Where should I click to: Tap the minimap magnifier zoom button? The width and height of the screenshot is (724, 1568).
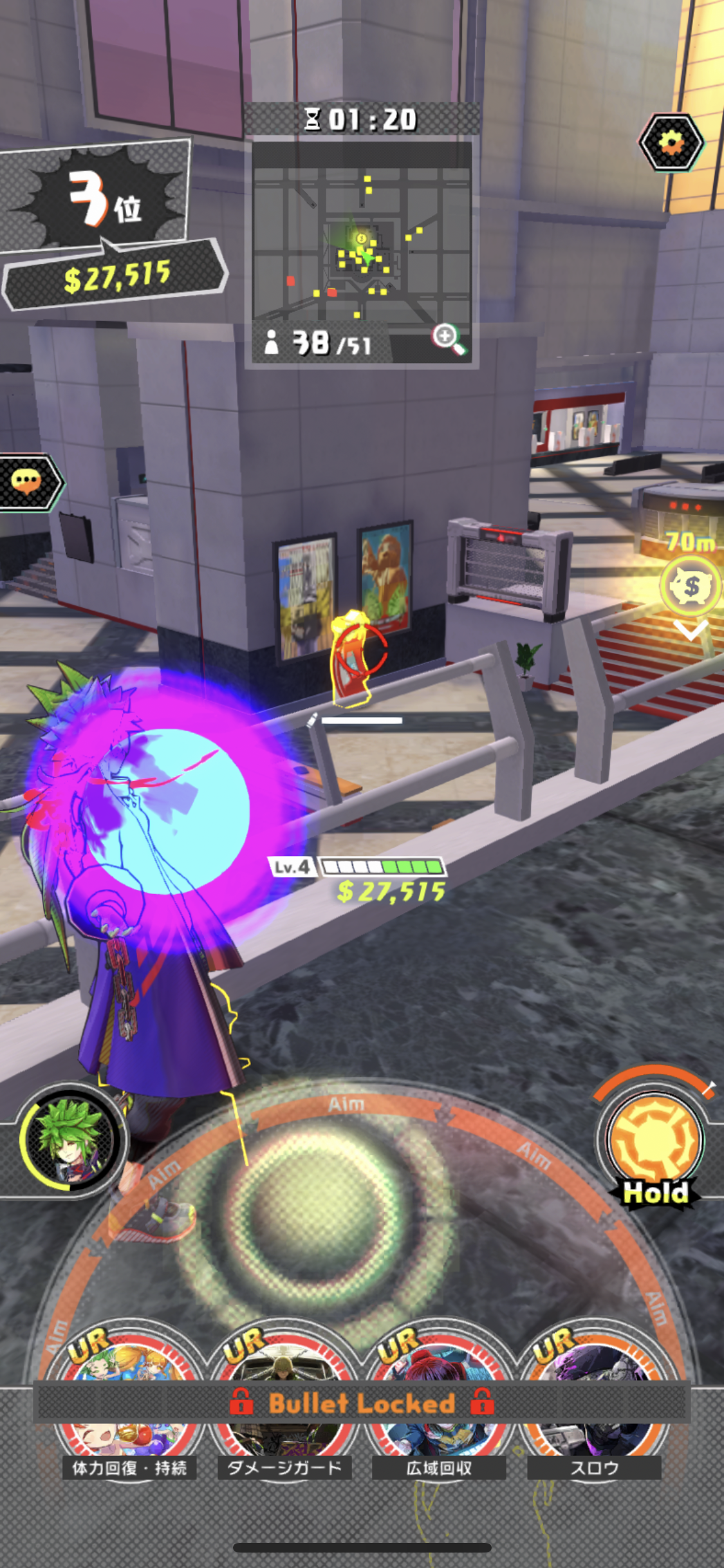[x=449, y=339]
